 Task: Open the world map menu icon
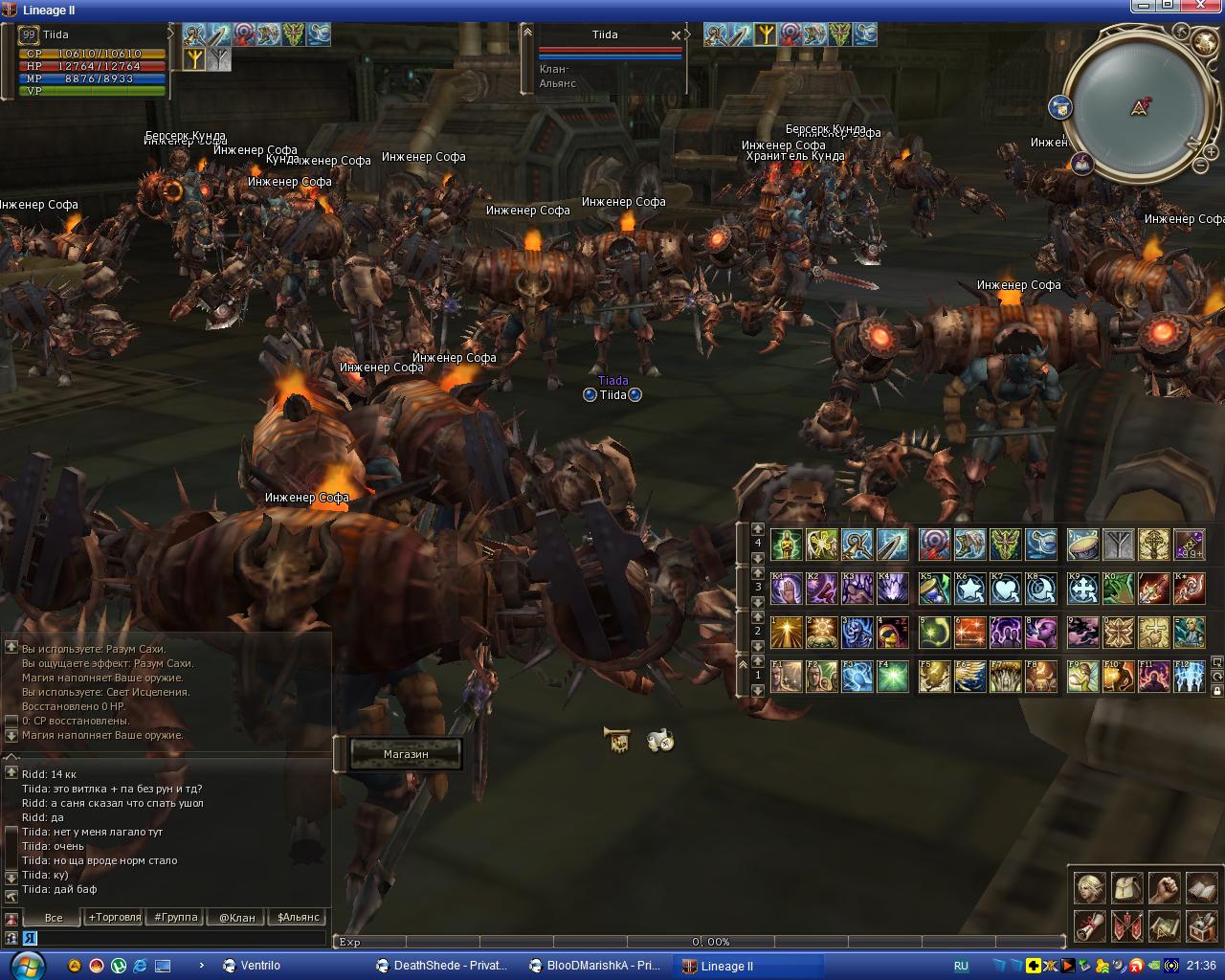[x=1164, y=925]
